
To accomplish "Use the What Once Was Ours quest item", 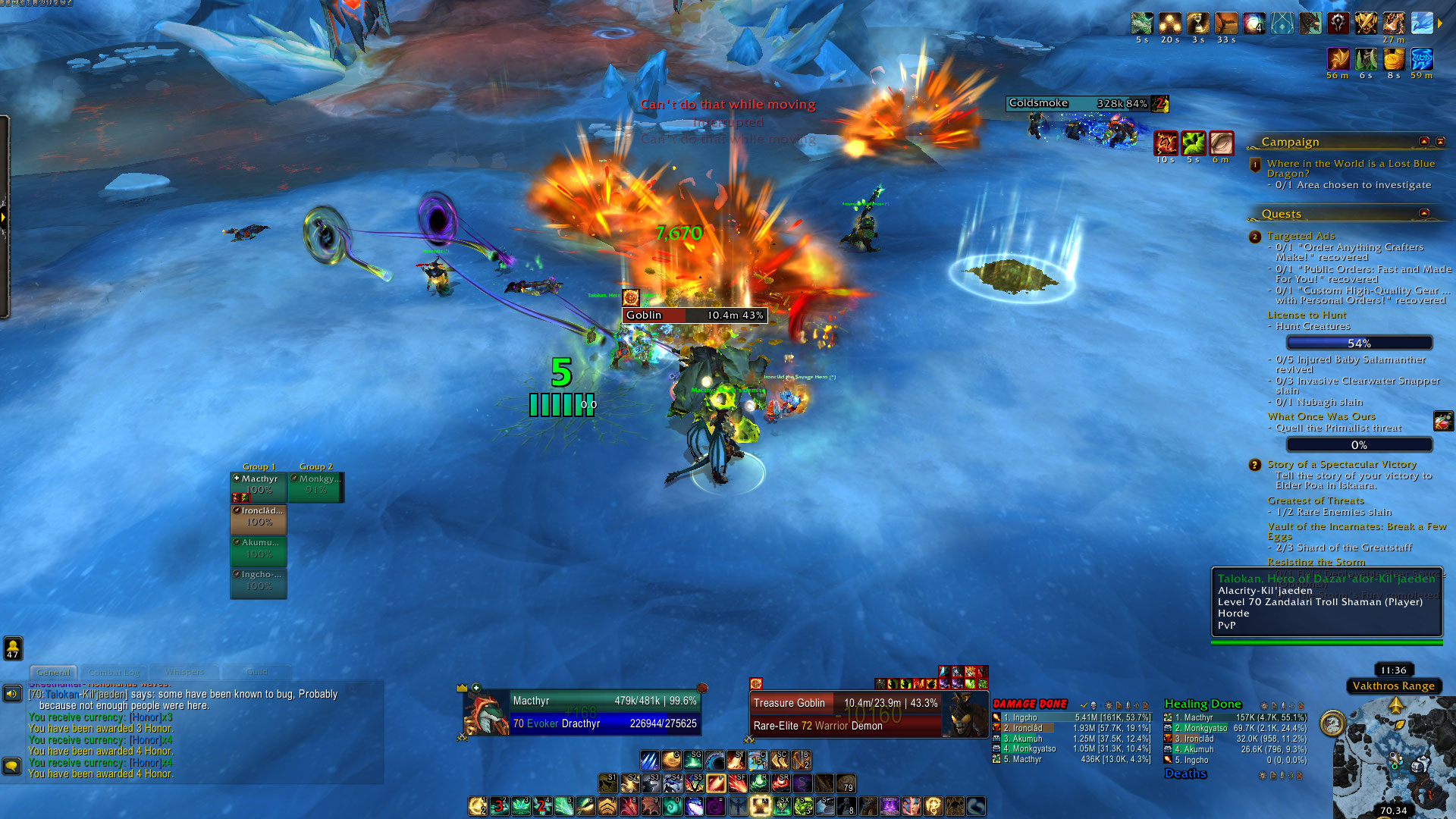I will click(x=1443, y=421).
